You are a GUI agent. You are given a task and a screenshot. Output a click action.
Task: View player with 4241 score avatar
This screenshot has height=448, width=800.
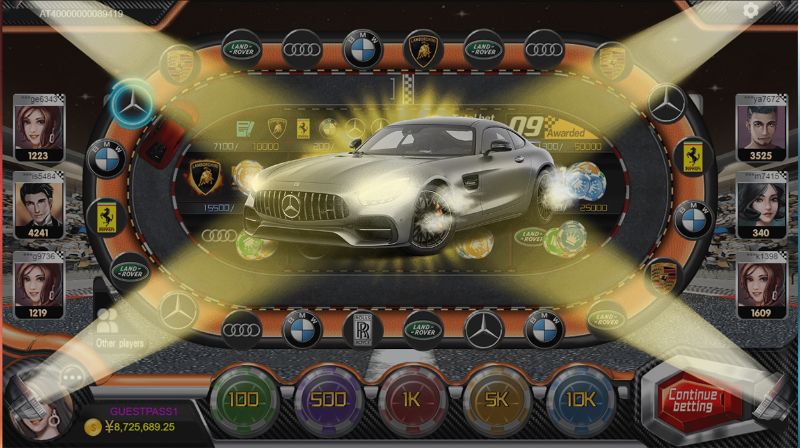click(x=39, y=205)
